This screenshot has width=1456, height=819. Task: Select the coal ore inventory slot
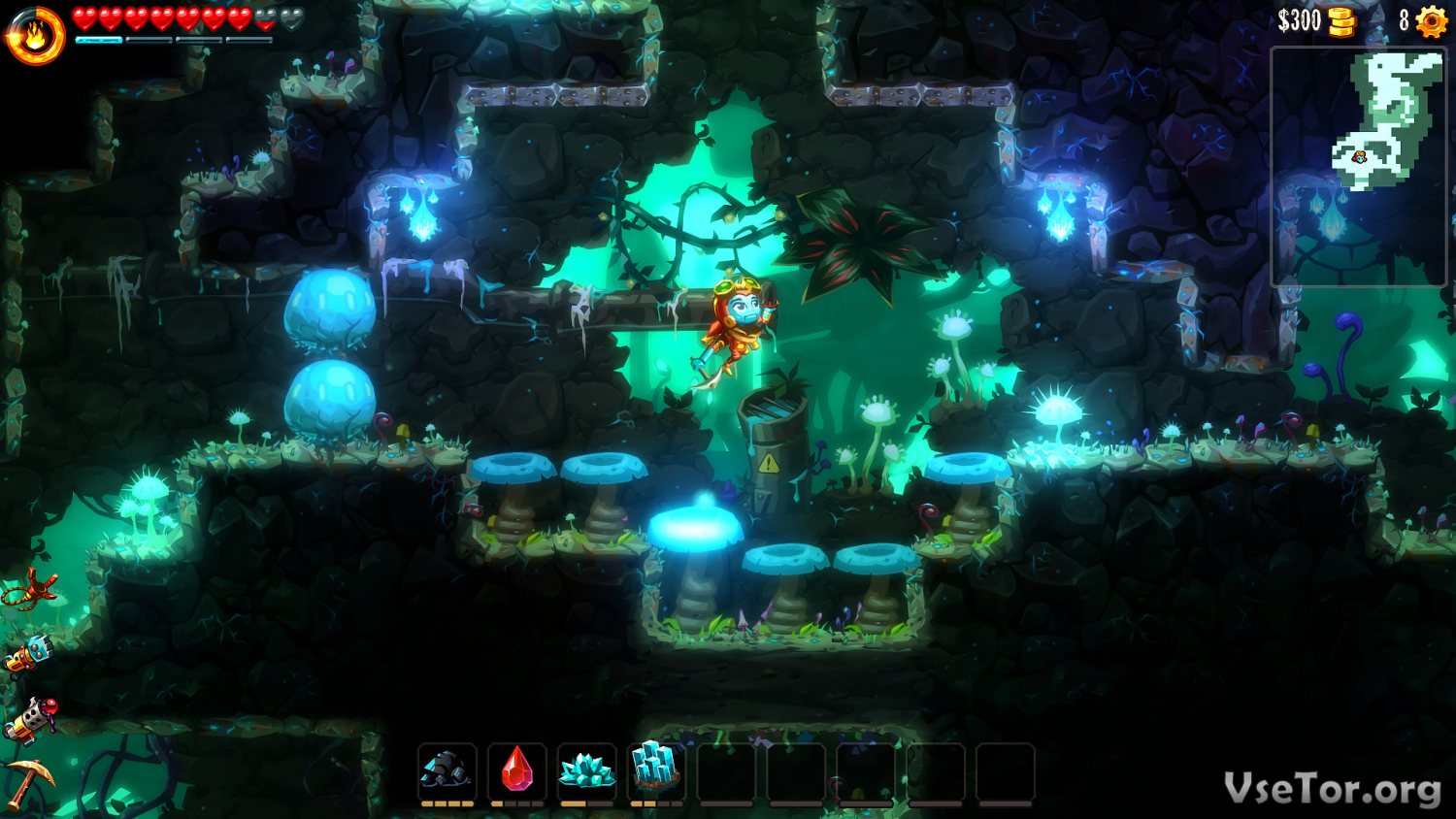point(447,770)
